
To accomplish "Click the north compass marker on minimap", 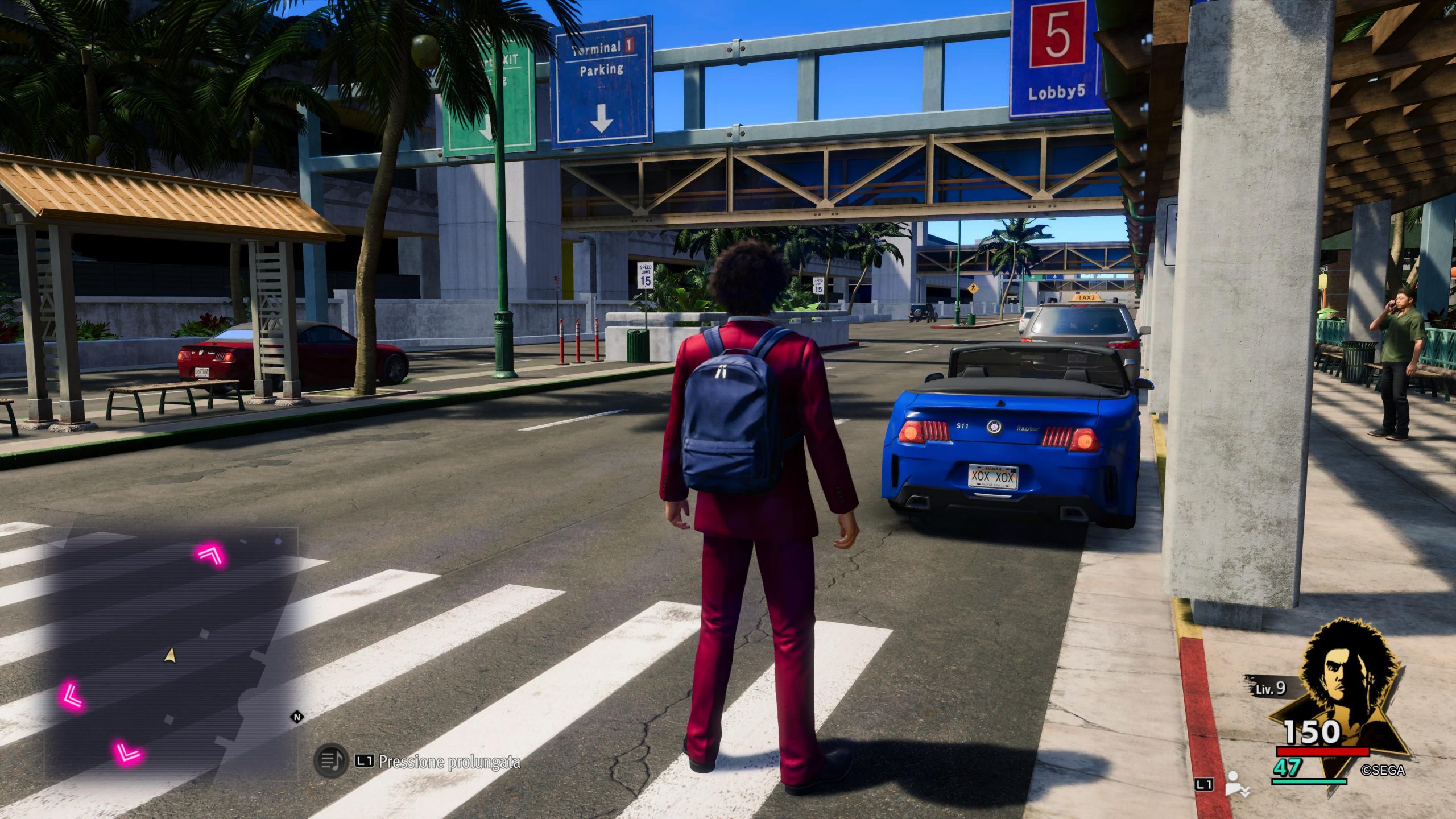I will [x=296, y=717].
